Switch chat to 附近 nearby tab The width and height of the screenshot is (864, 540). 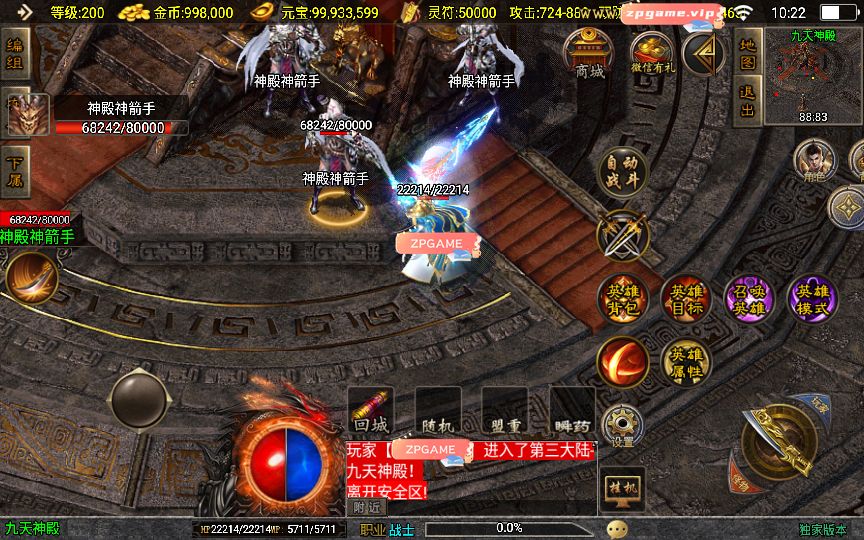(x=367, y=507)
